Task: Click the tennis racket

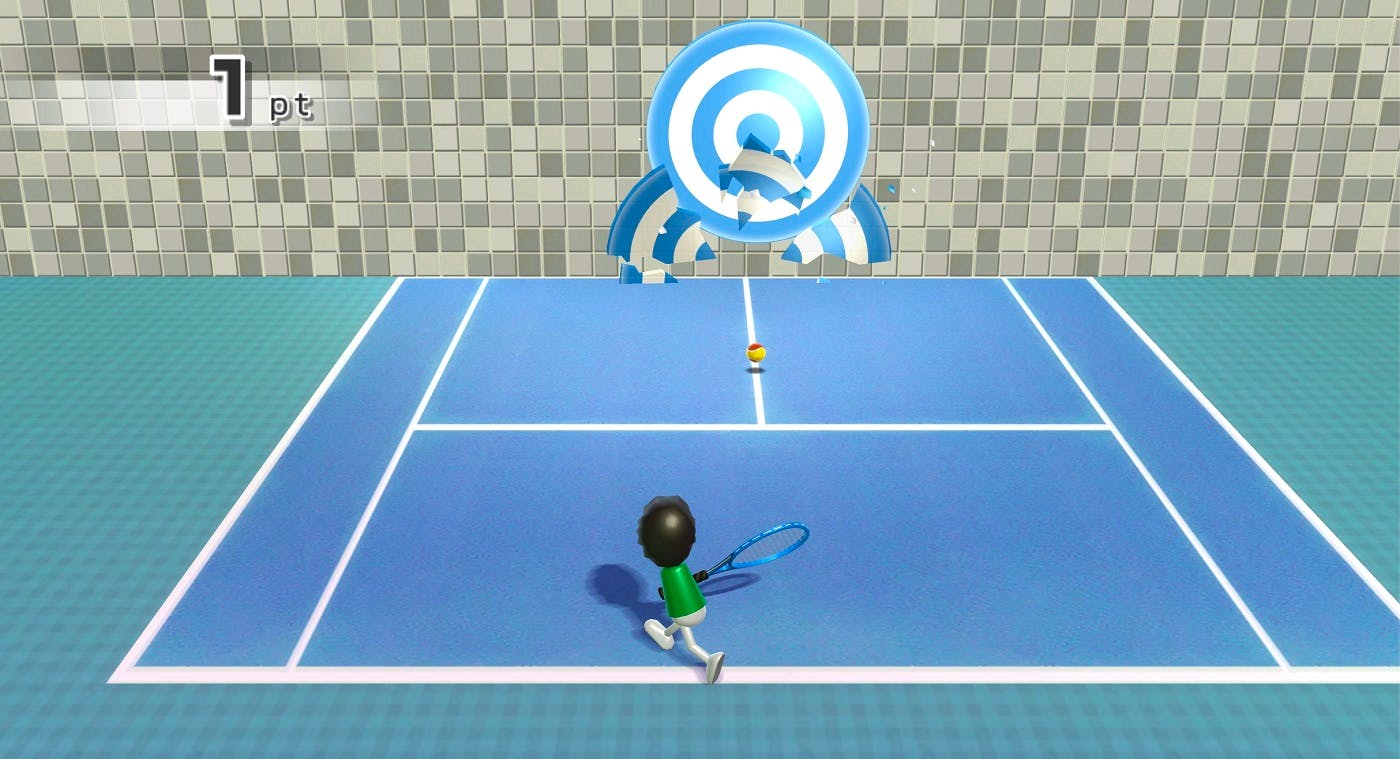Action: (x=770, y=545)
